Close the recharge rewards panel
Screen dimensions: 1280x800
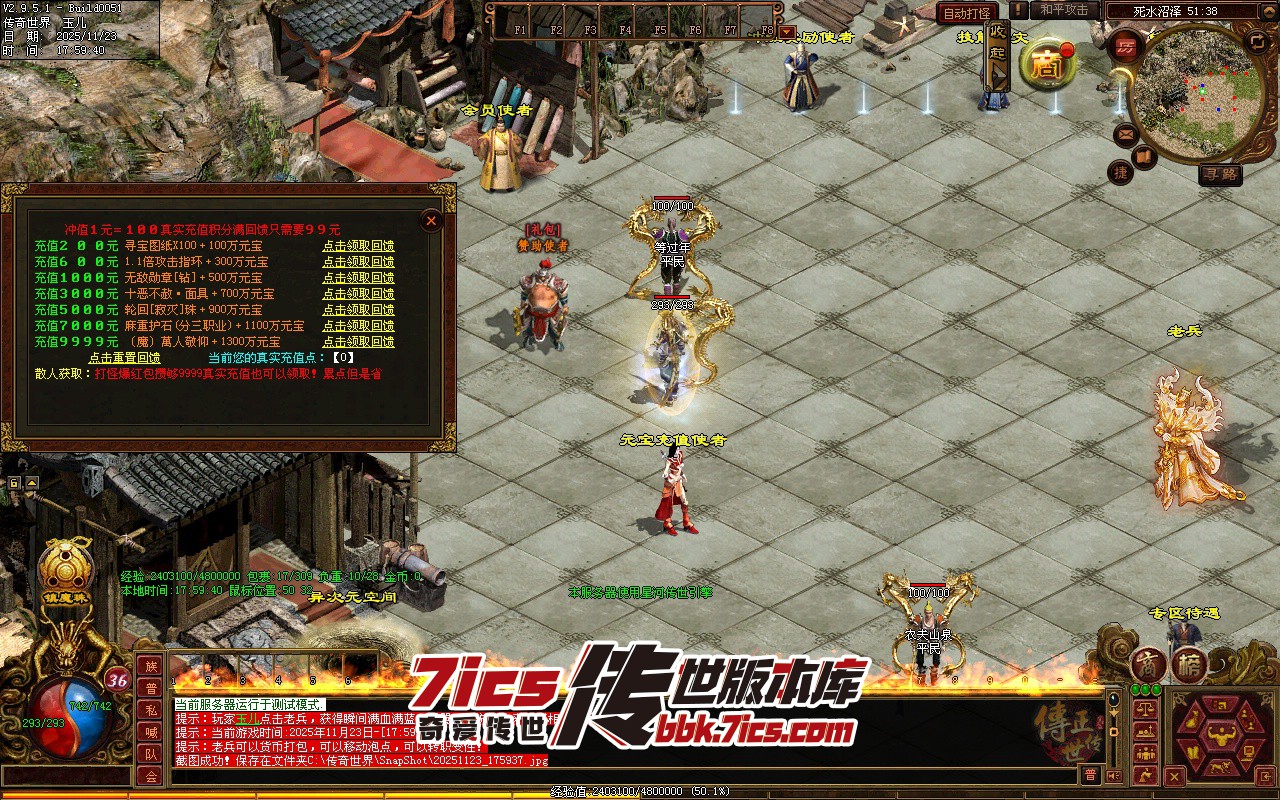click(431, 220)
